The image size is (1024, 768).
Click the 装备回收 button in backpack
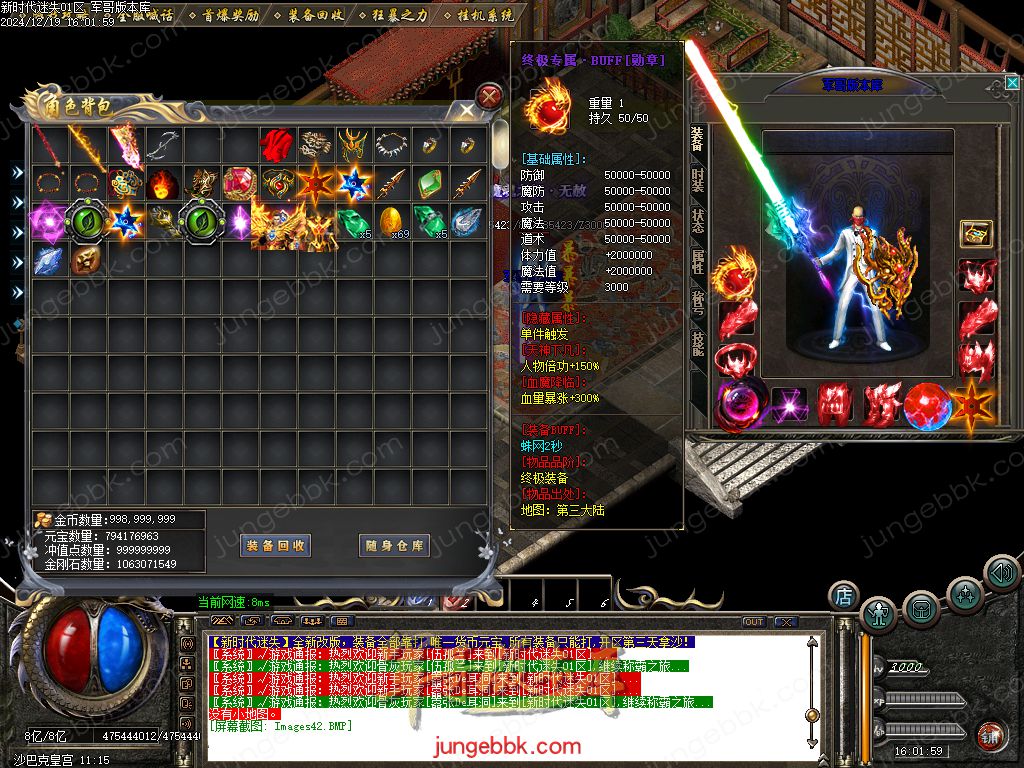[x=276, y=545]
